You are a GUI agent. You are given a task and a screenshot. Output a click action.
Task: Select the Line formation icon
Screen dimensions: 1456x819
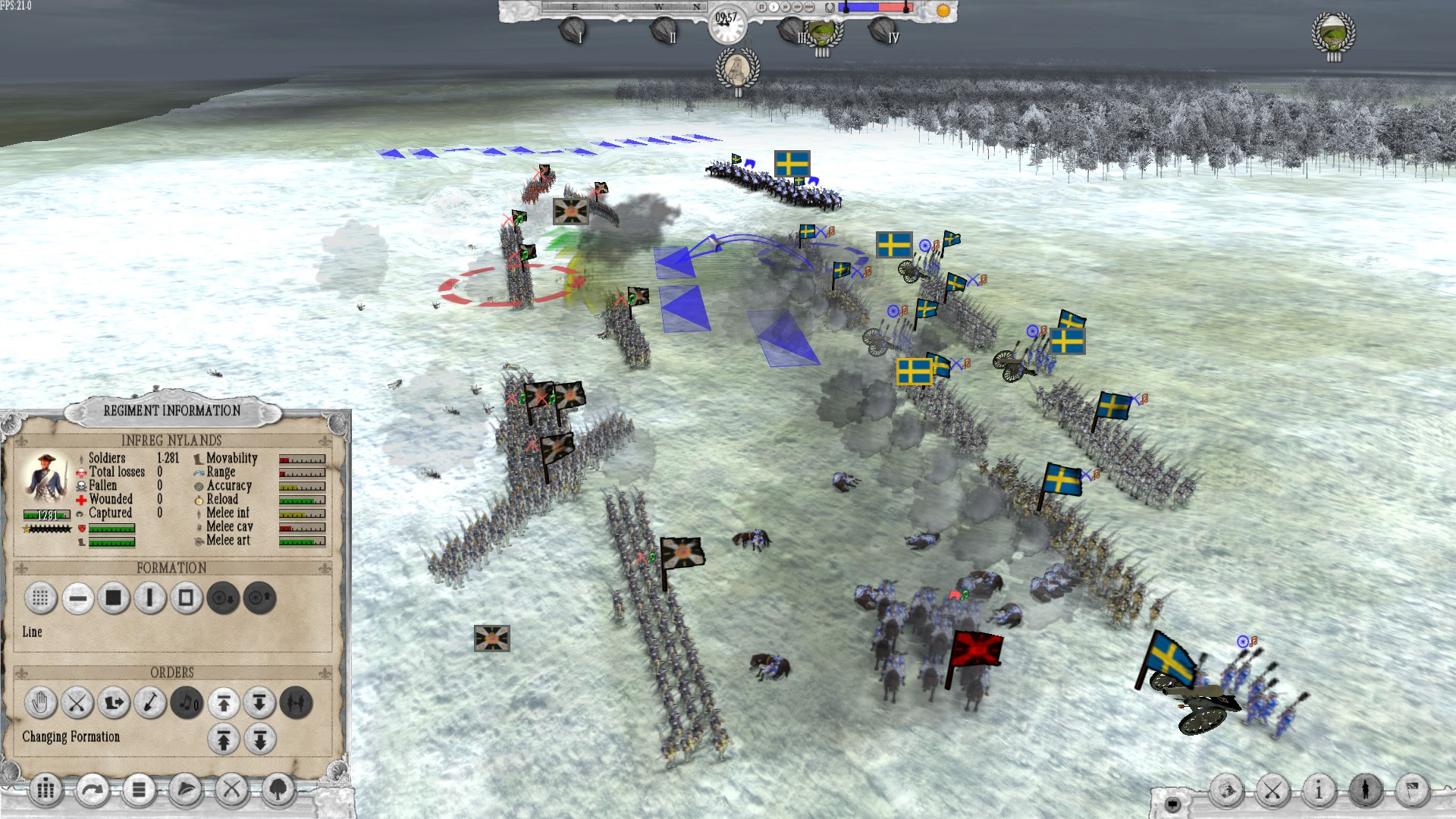77,599
